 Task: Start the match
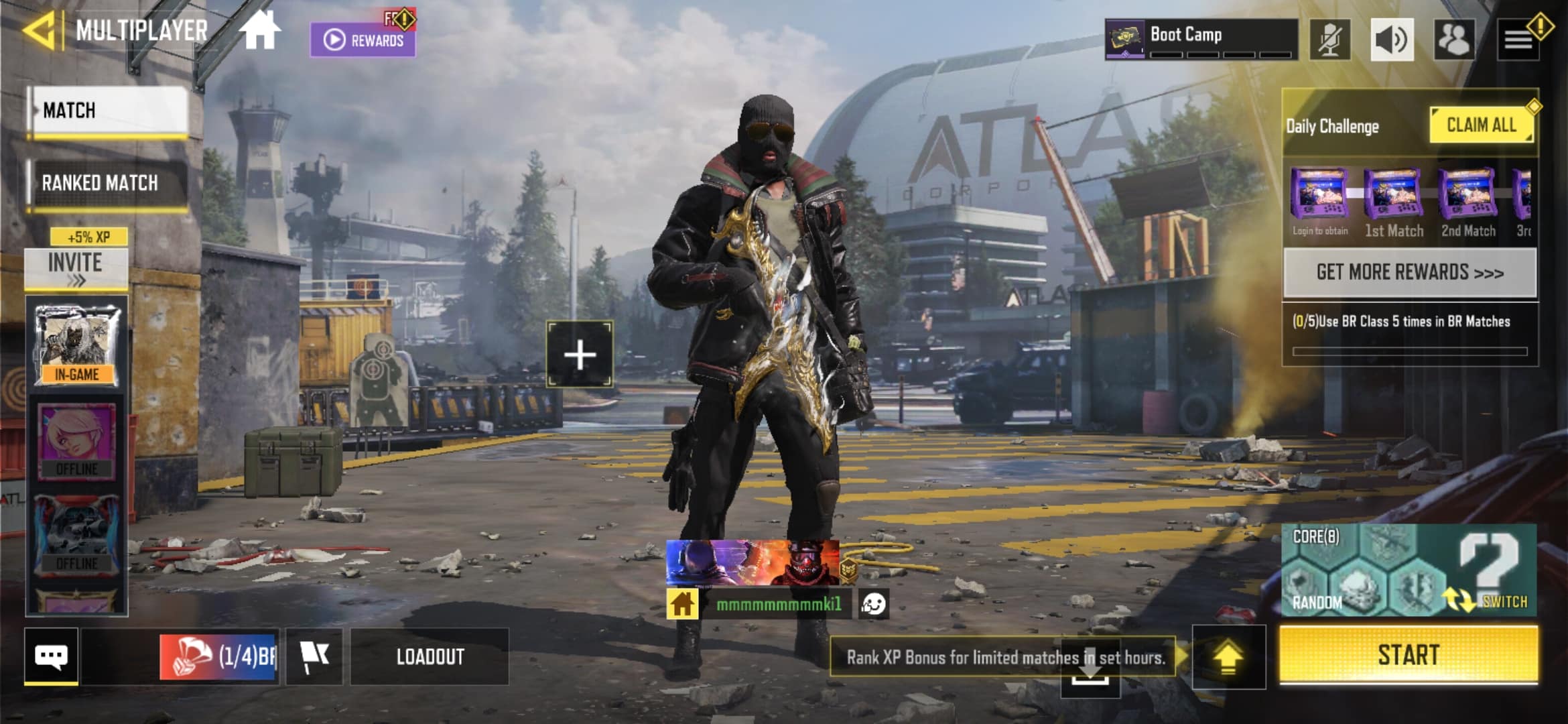coord(1409,655)
